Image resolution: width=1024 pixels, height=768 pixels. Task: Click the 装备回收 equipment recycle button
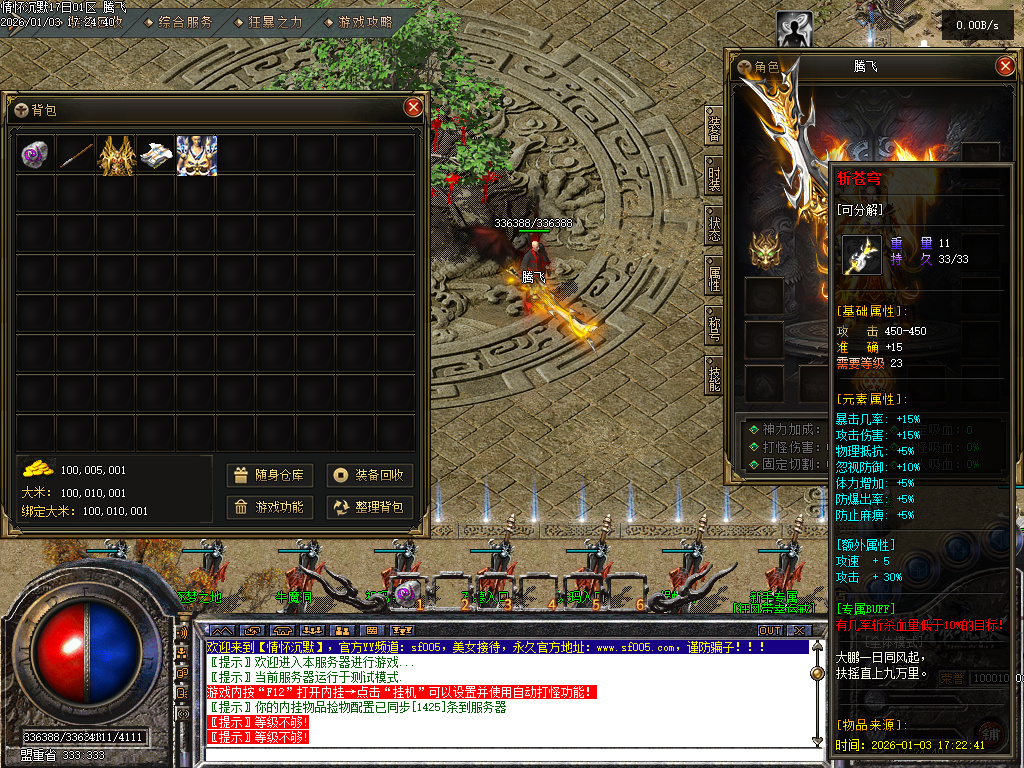370,475
